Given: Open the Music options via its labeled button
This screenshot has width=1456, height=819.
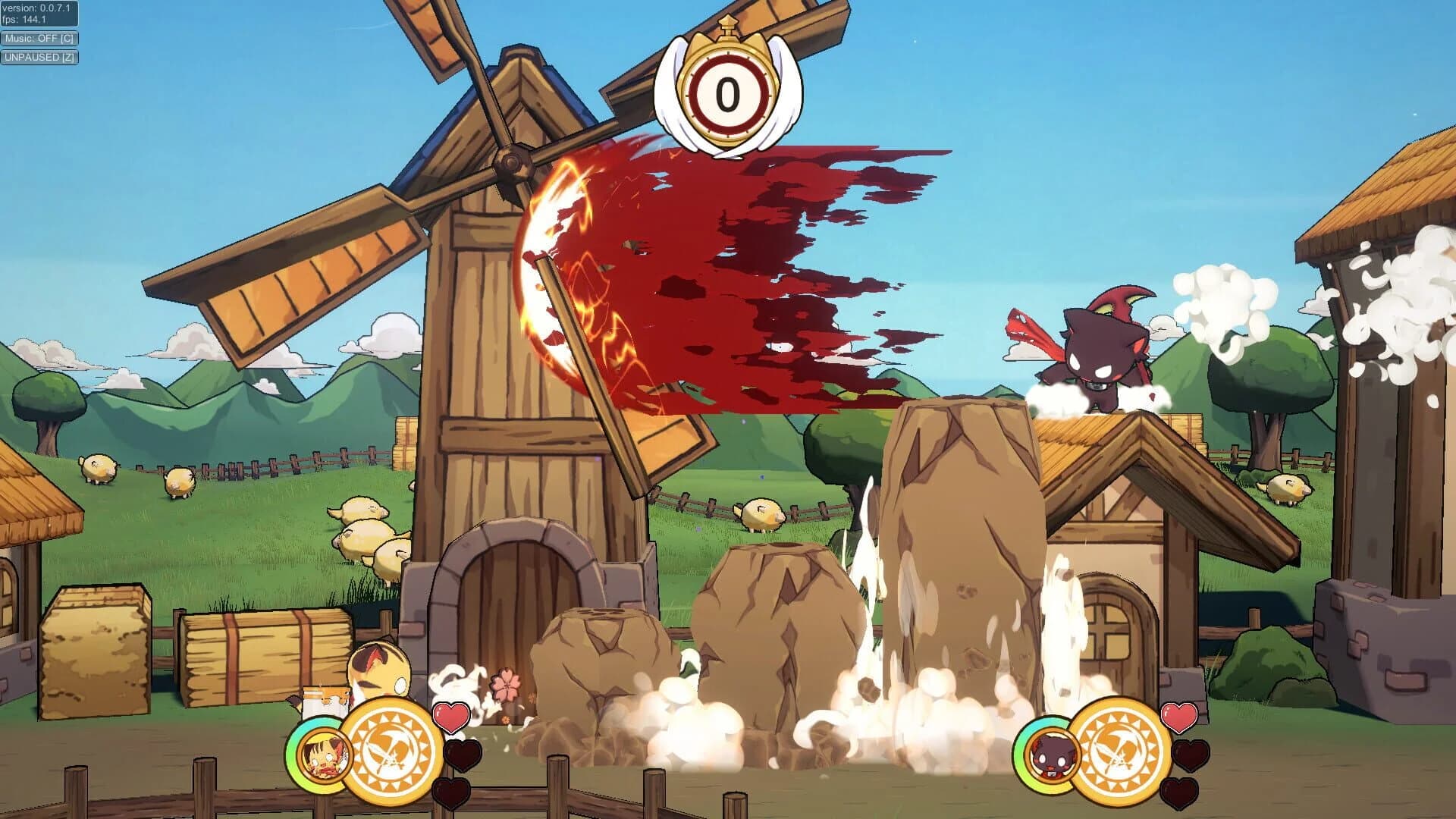Looking at the screenshot, I should (x=40, y=36).
